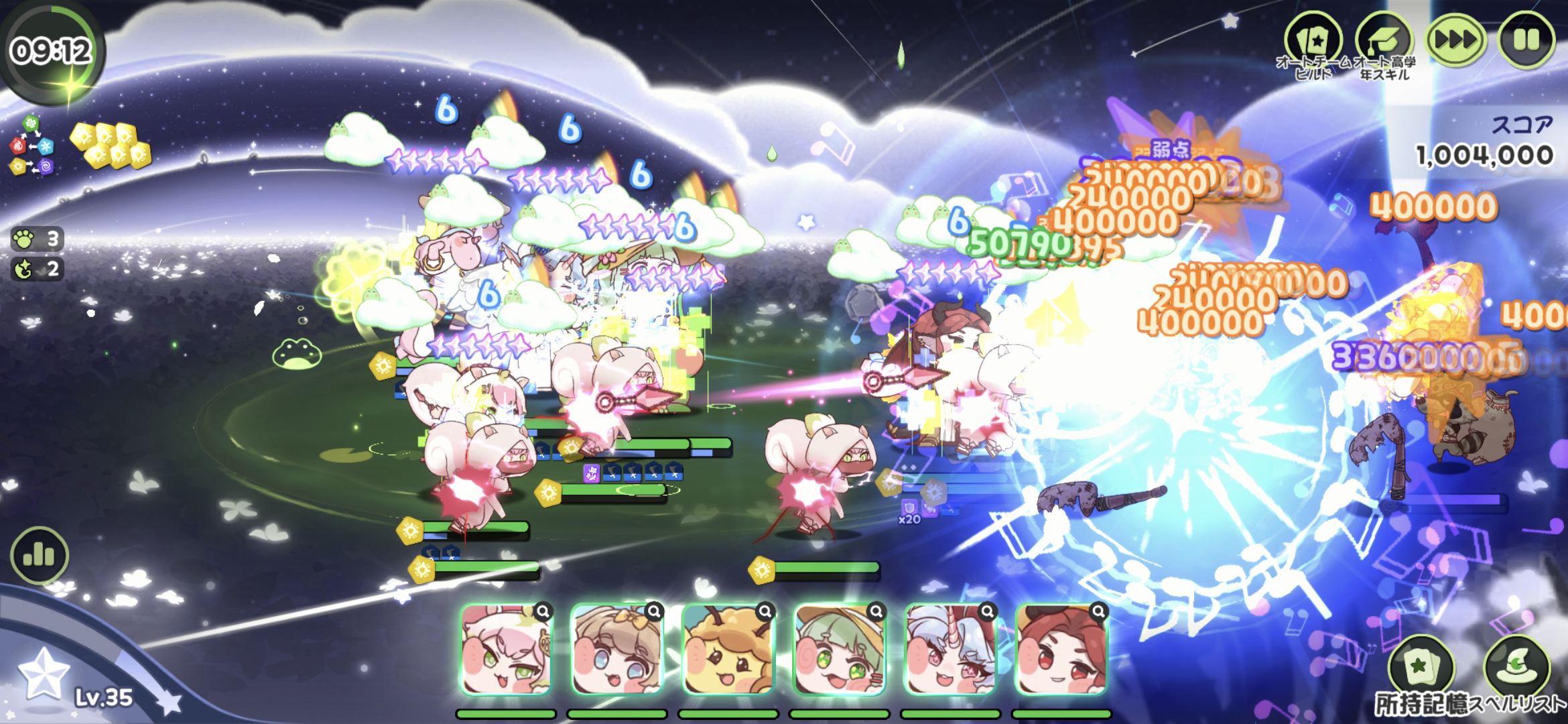Open the スペルリスト witch hat menu
Screen dimensions: 1568x724
pos(1517,668)
